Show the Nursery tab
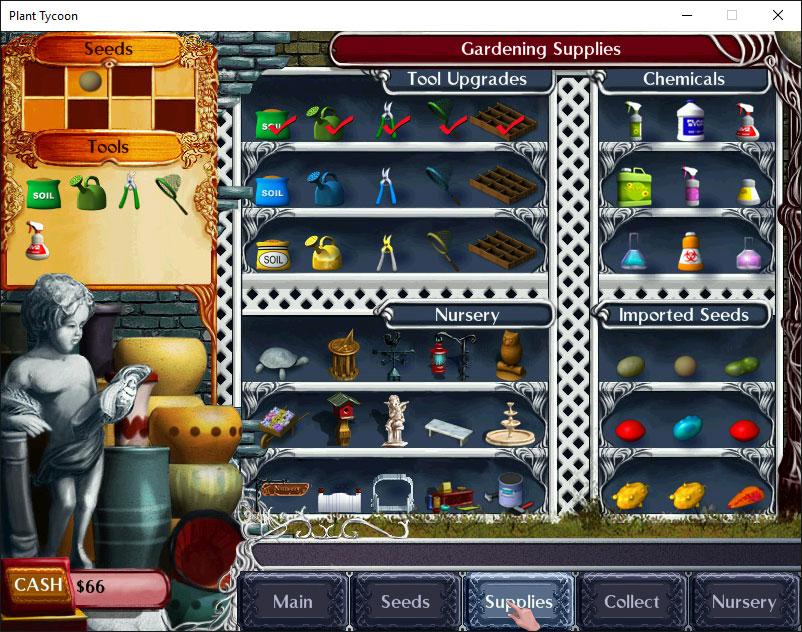Screen dimensions: 802x632 (x=743, y=602)
